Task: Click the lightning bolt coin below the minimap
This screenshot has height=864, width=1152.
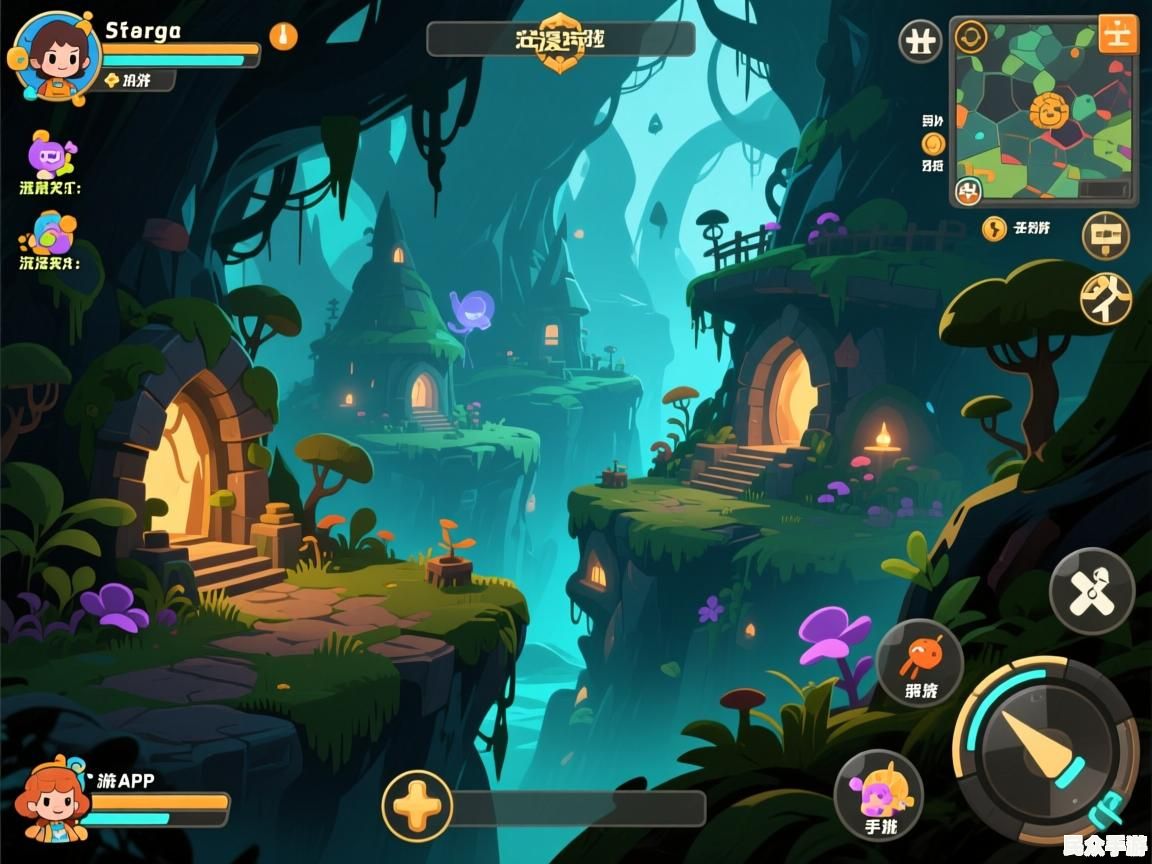Action: click(x=994, y=229)
